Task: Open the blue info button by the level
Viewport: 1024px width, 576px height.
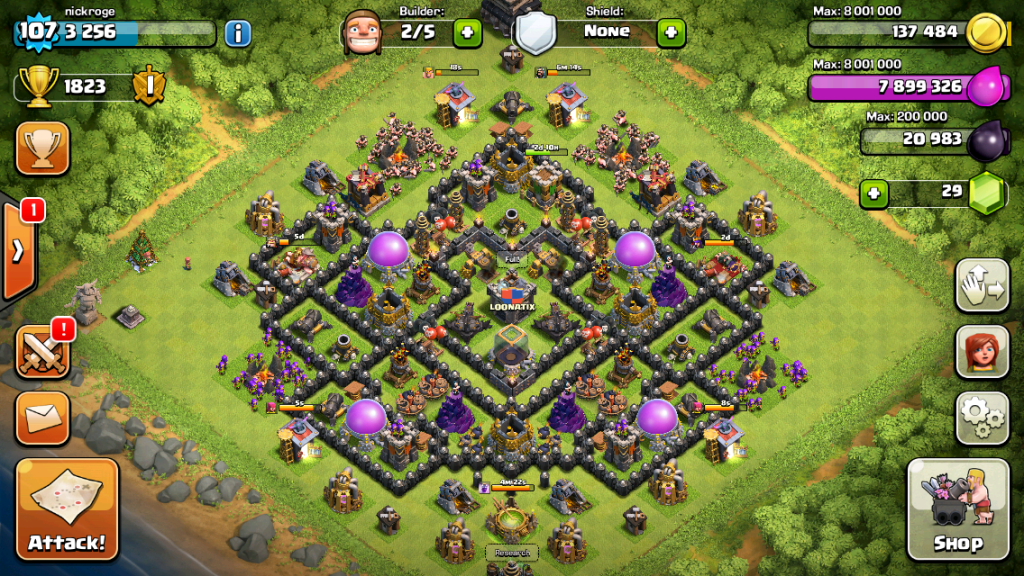Action: pos(237,33)
